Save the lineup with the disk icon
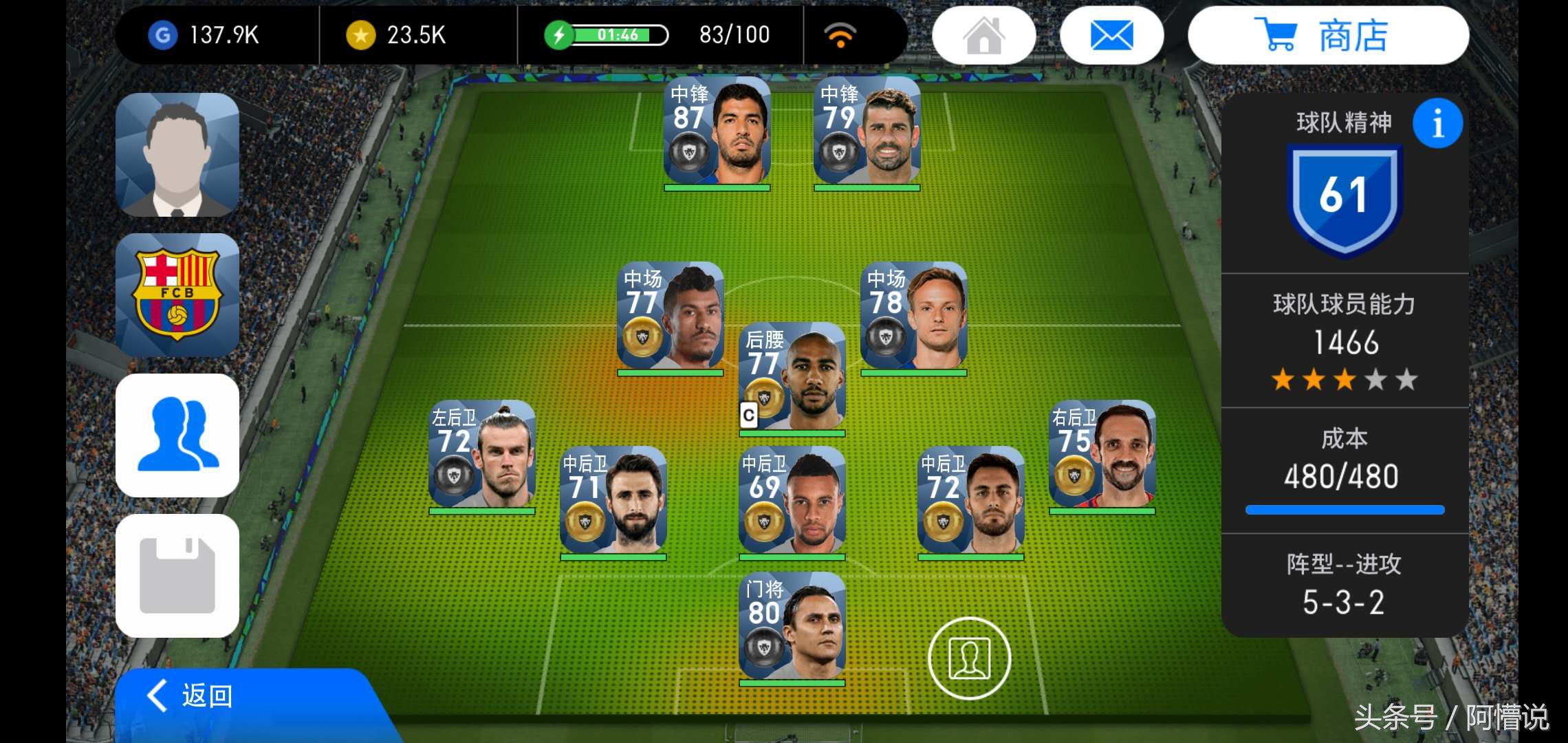The image size is (1568, 743). 177,576
